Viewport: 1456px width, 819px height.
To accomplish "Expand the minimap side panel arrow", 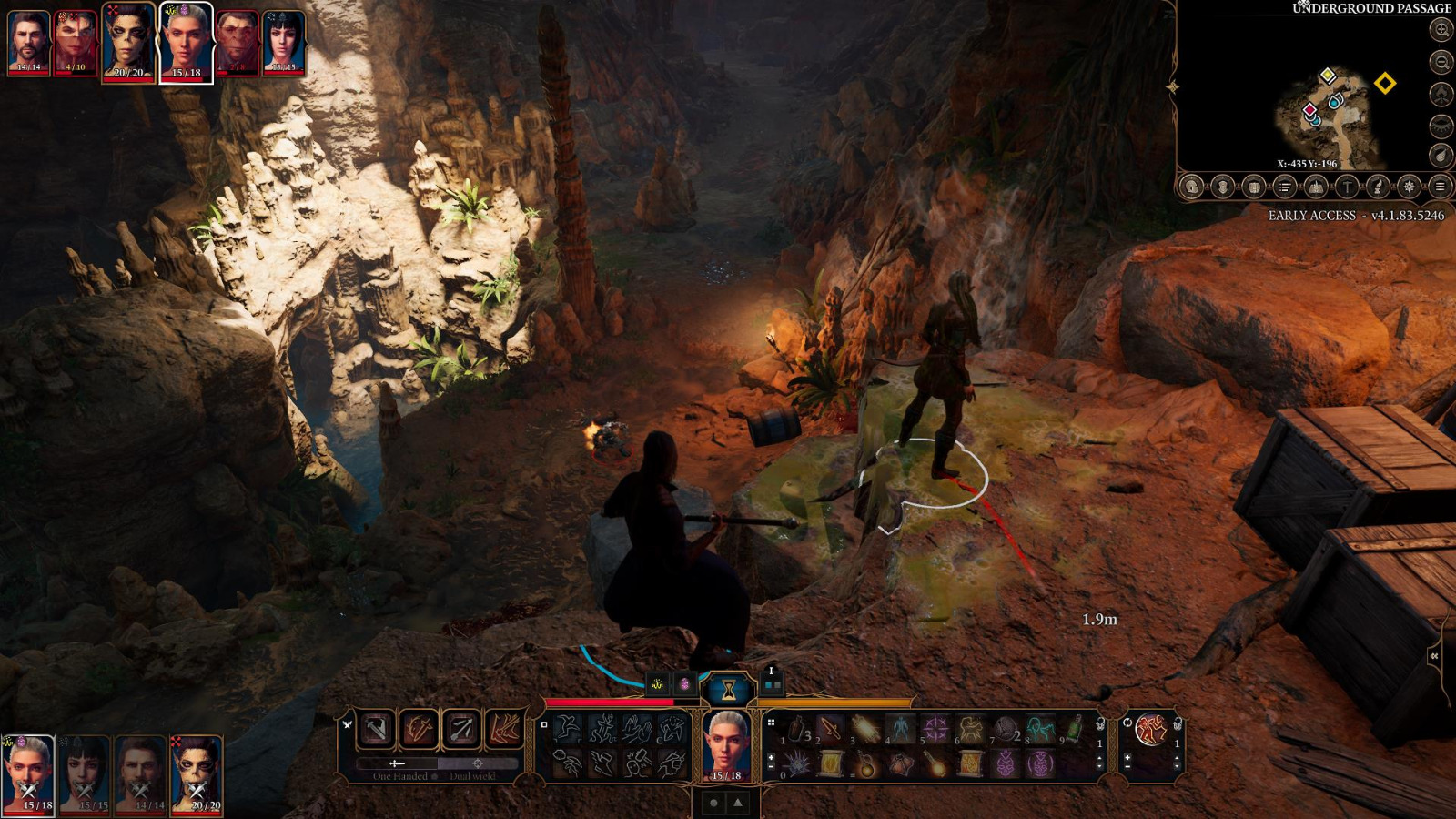I will click(1172, 85).
